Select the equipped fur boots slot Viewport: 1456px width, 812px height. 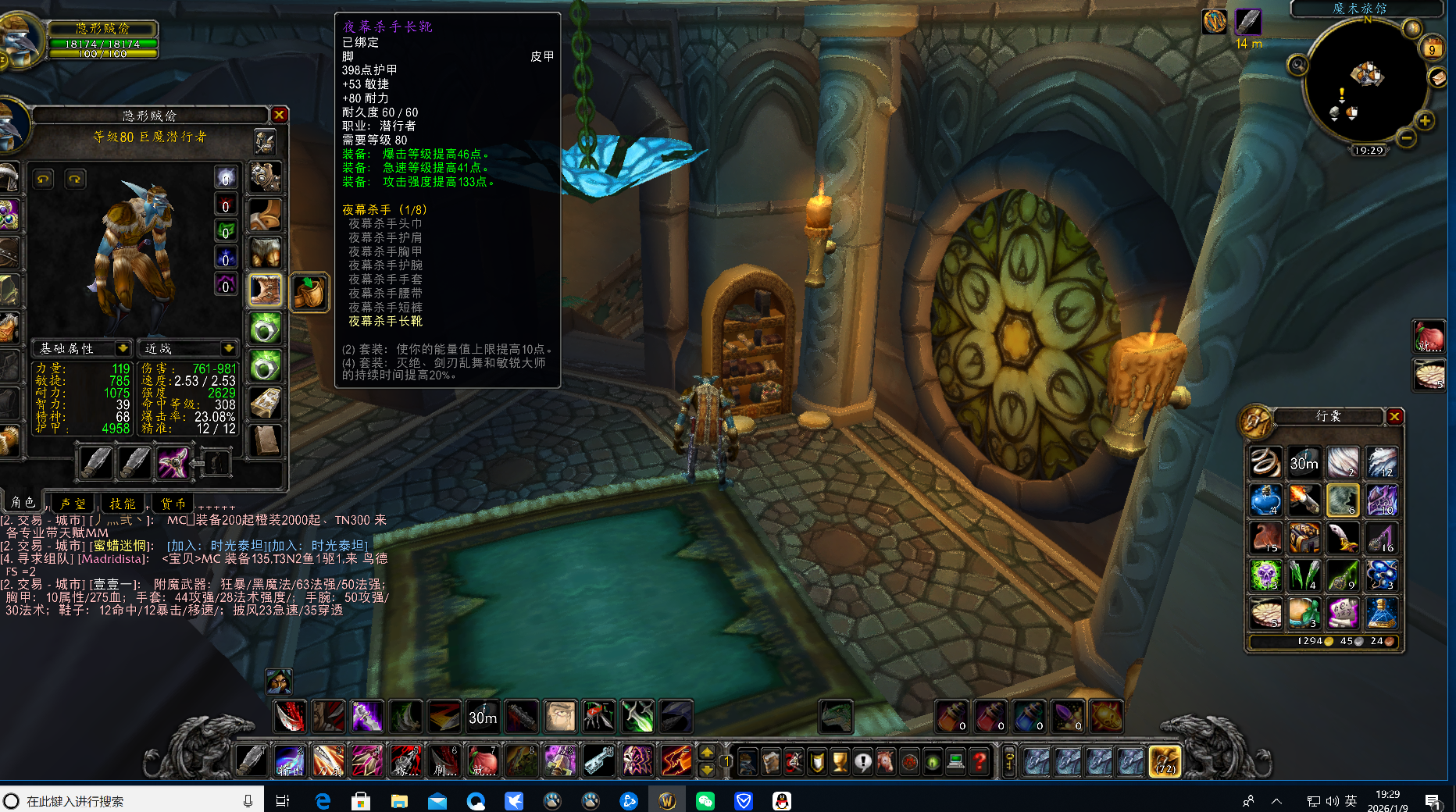click(x=265, y=290)
